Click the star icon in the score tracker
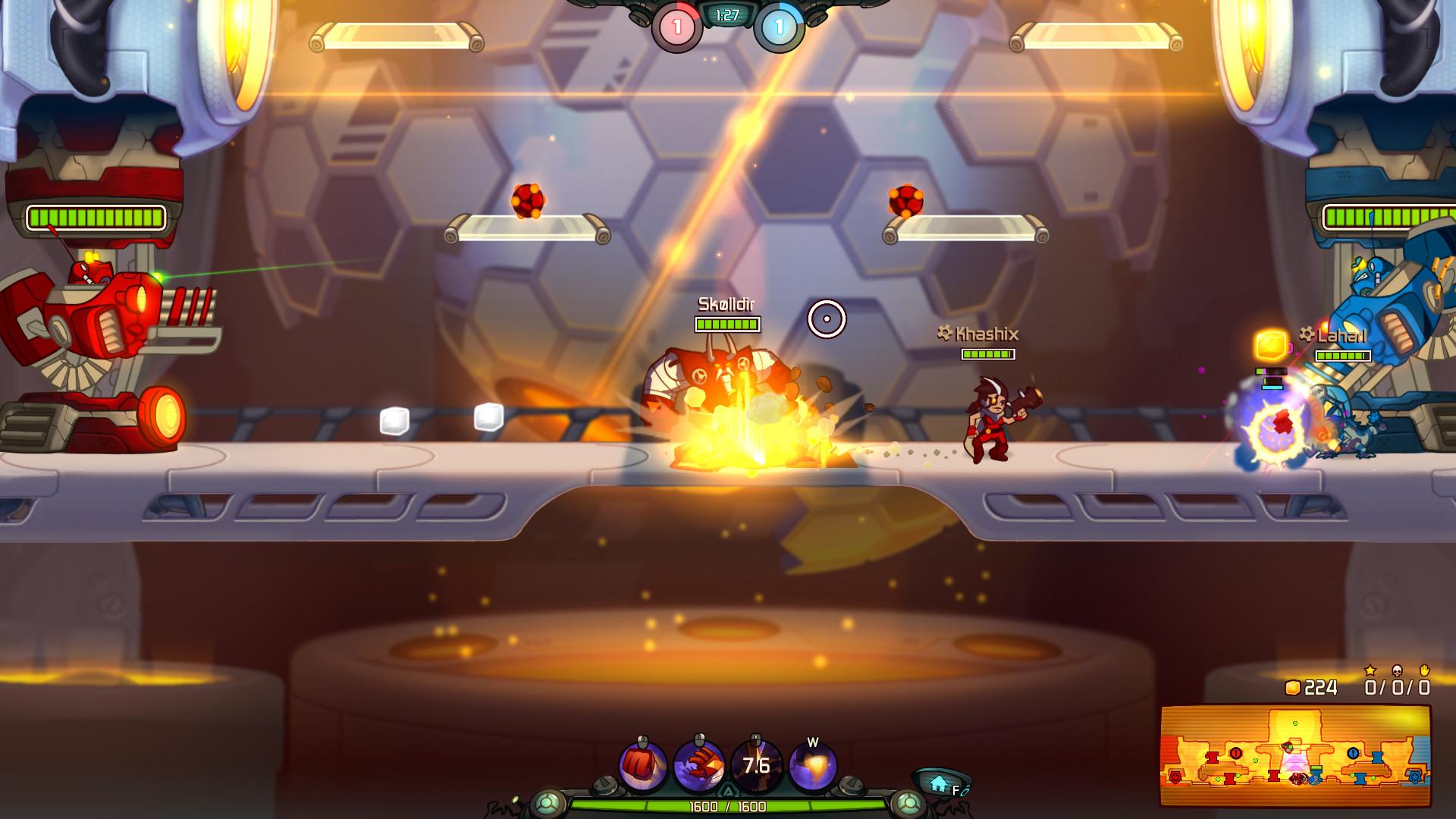 (1370, 671)
